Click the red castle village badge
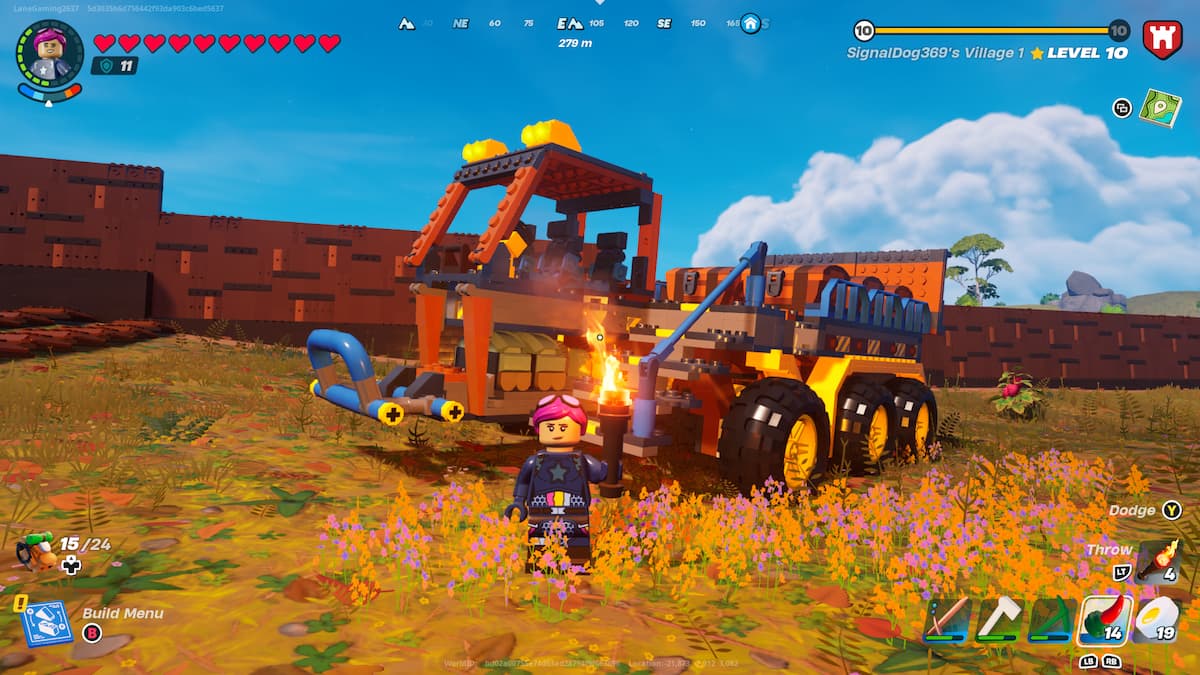The width and height of the screenshot is (1200, 675). pyautogui.click(x=1162, y=40)
